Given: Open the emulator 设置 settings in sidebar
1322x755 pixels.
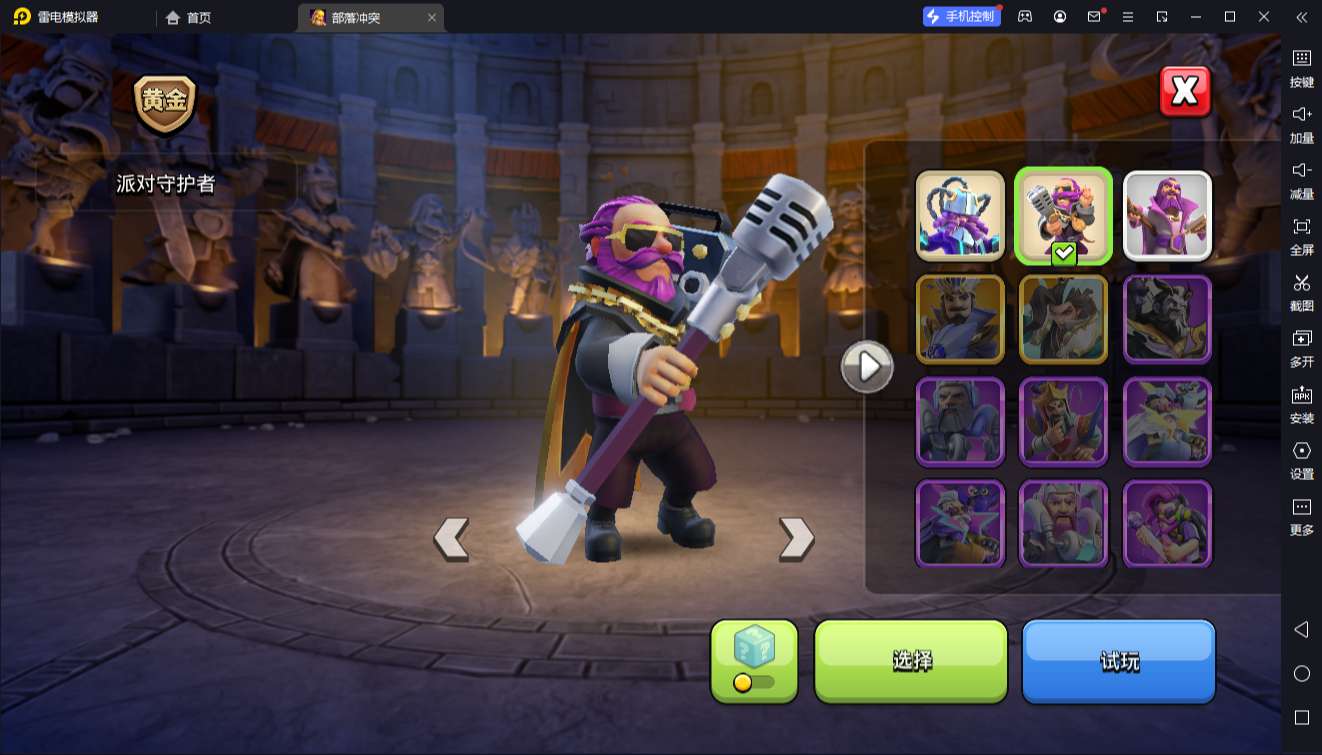Looking at the screenshot, I should tap(1301, 460).
